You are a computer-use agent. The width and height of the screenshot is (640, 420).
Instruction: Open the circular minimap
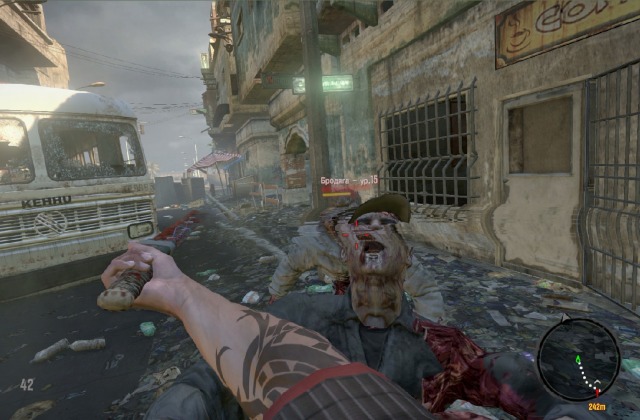[x=578, y=359]
